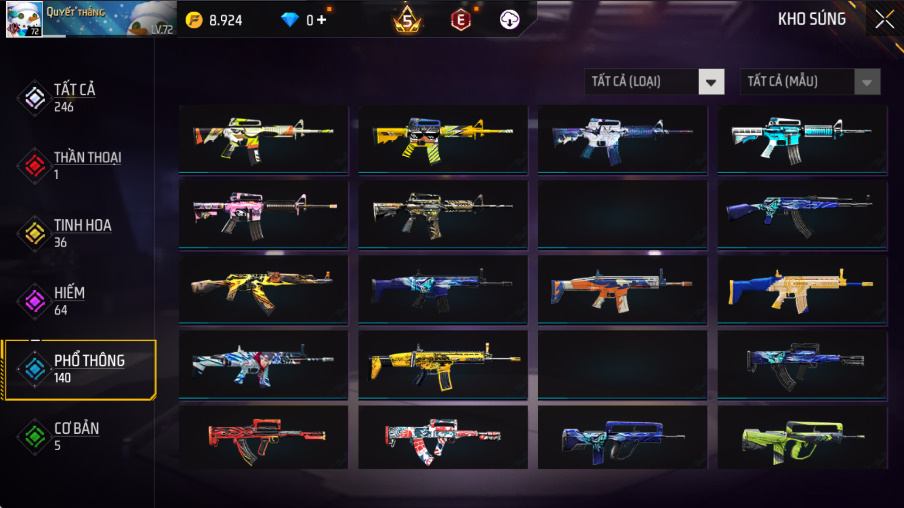Pick the yellow AK skin thumbnail
Viewport: 904px width, 508px height.
(263, 288)
